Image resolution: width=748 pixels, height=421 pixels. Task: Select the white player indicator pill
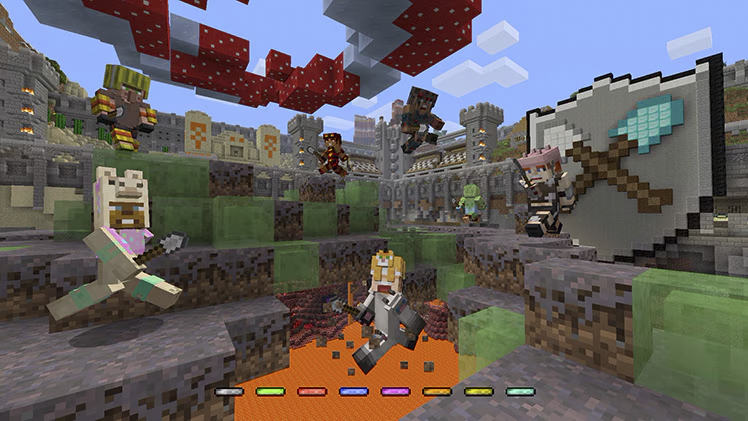click(229, 391)
